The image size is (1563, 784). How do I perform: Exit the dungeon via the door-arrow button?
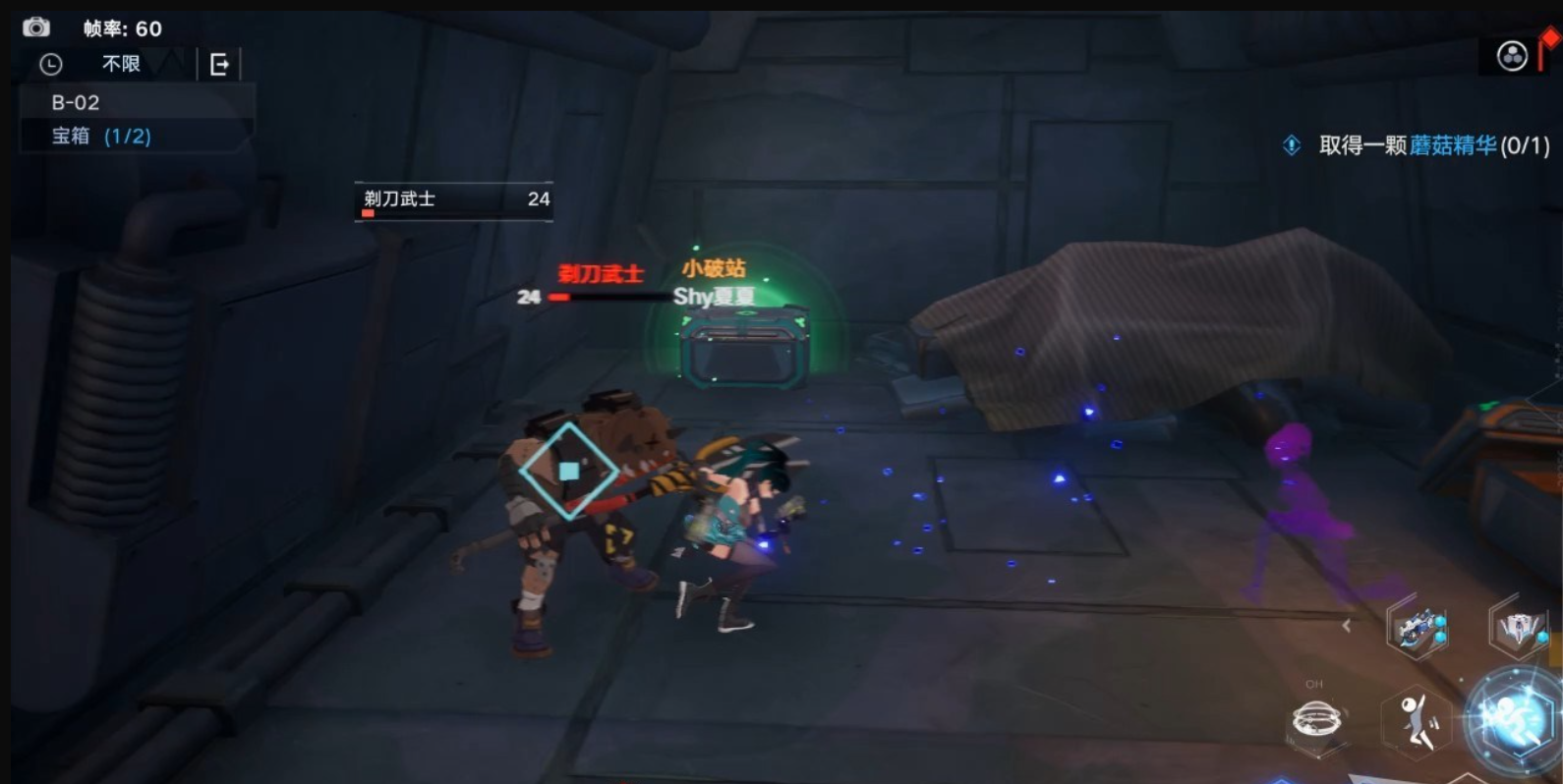coord(219,65)
